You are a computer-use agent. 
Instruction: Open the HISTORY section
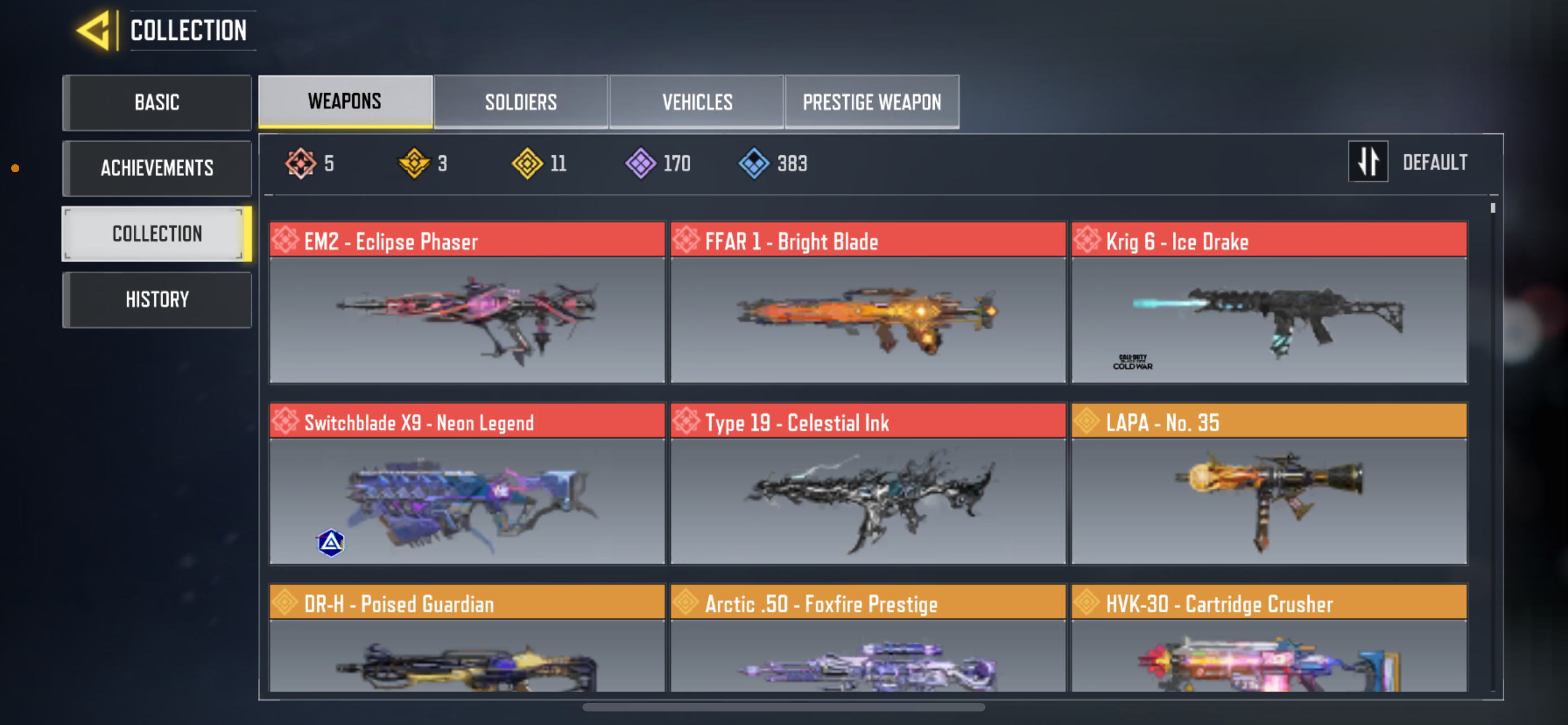(x=156, y=299)
